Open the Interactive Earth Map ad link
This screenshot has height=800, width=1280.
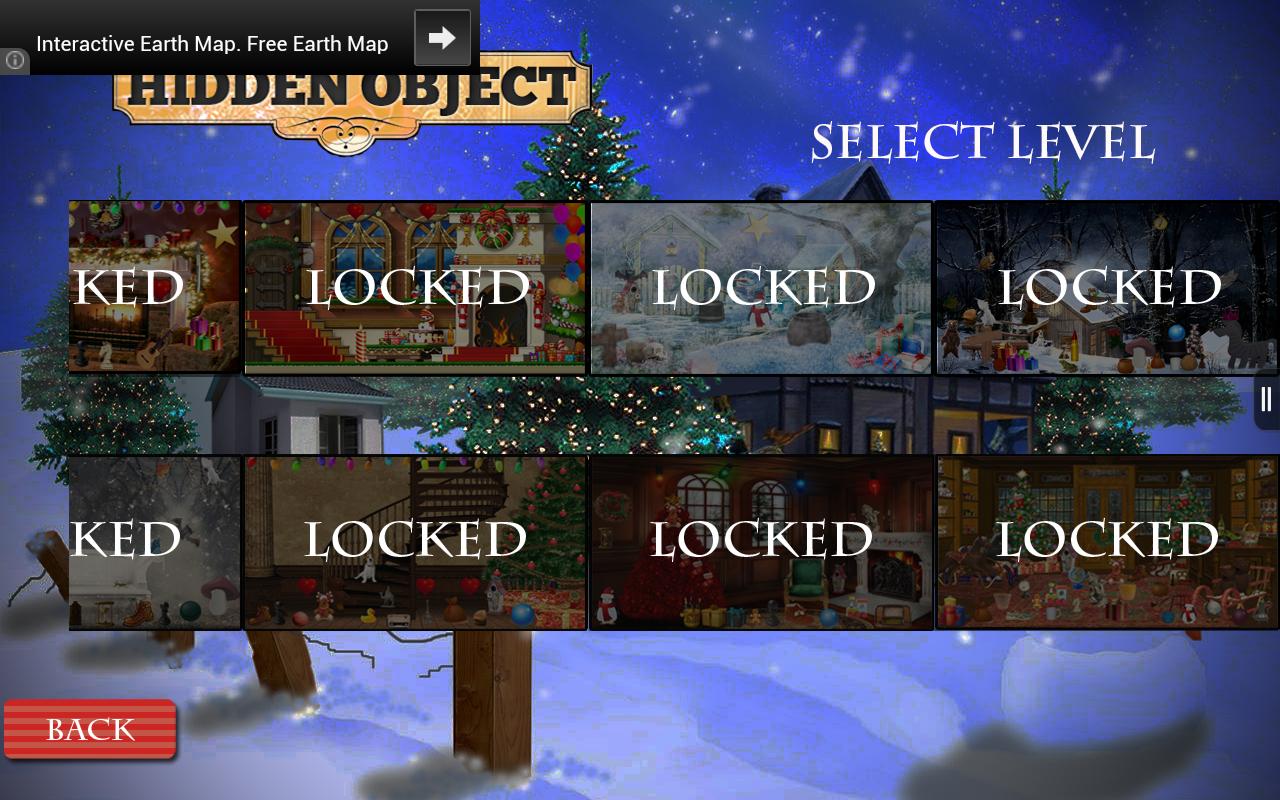pyautogui.click(x=212, y=44)
